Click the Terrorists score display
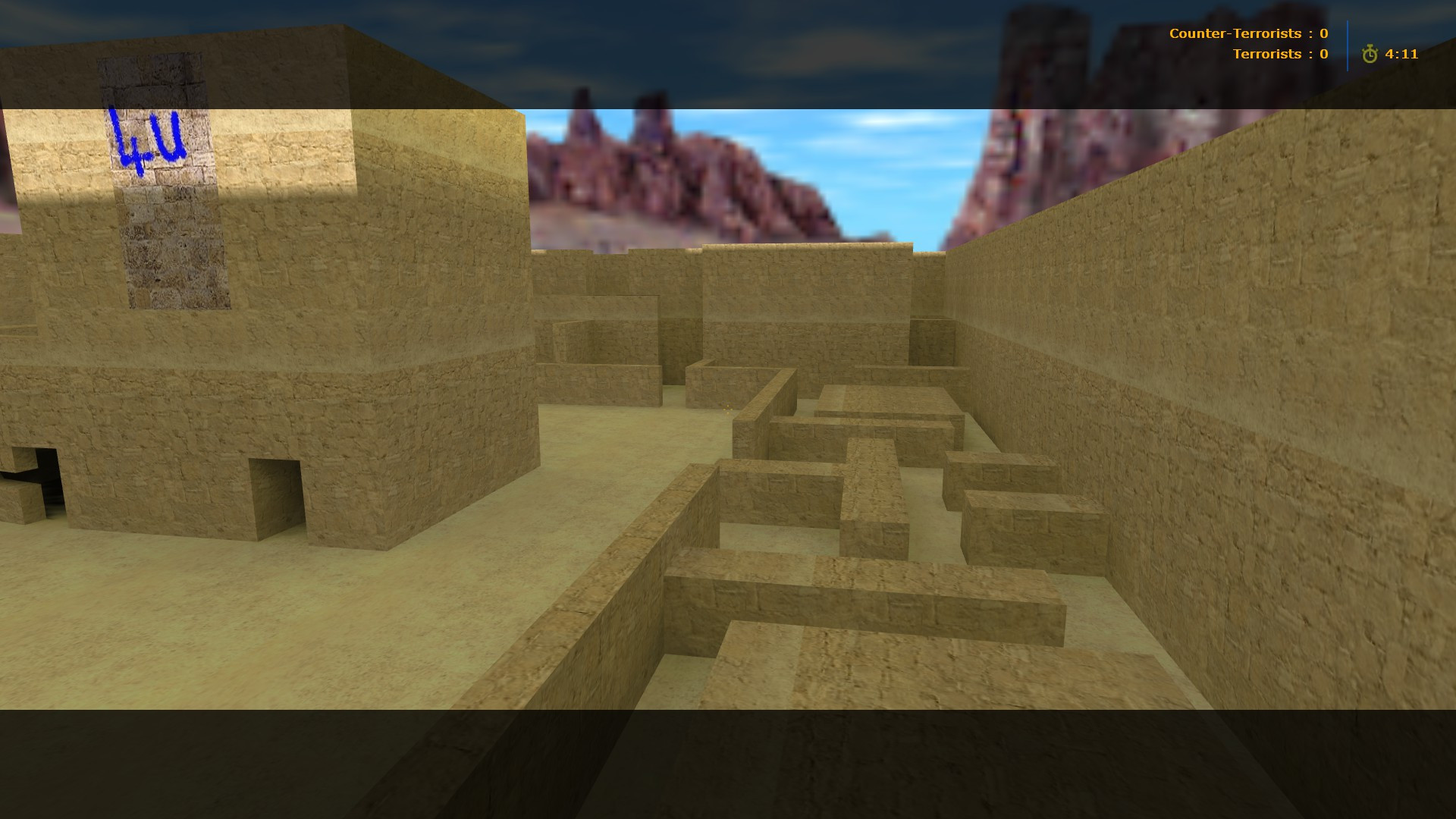Image resolution: width=1456 pixels, height=819 pixels. click(1282, 54)
